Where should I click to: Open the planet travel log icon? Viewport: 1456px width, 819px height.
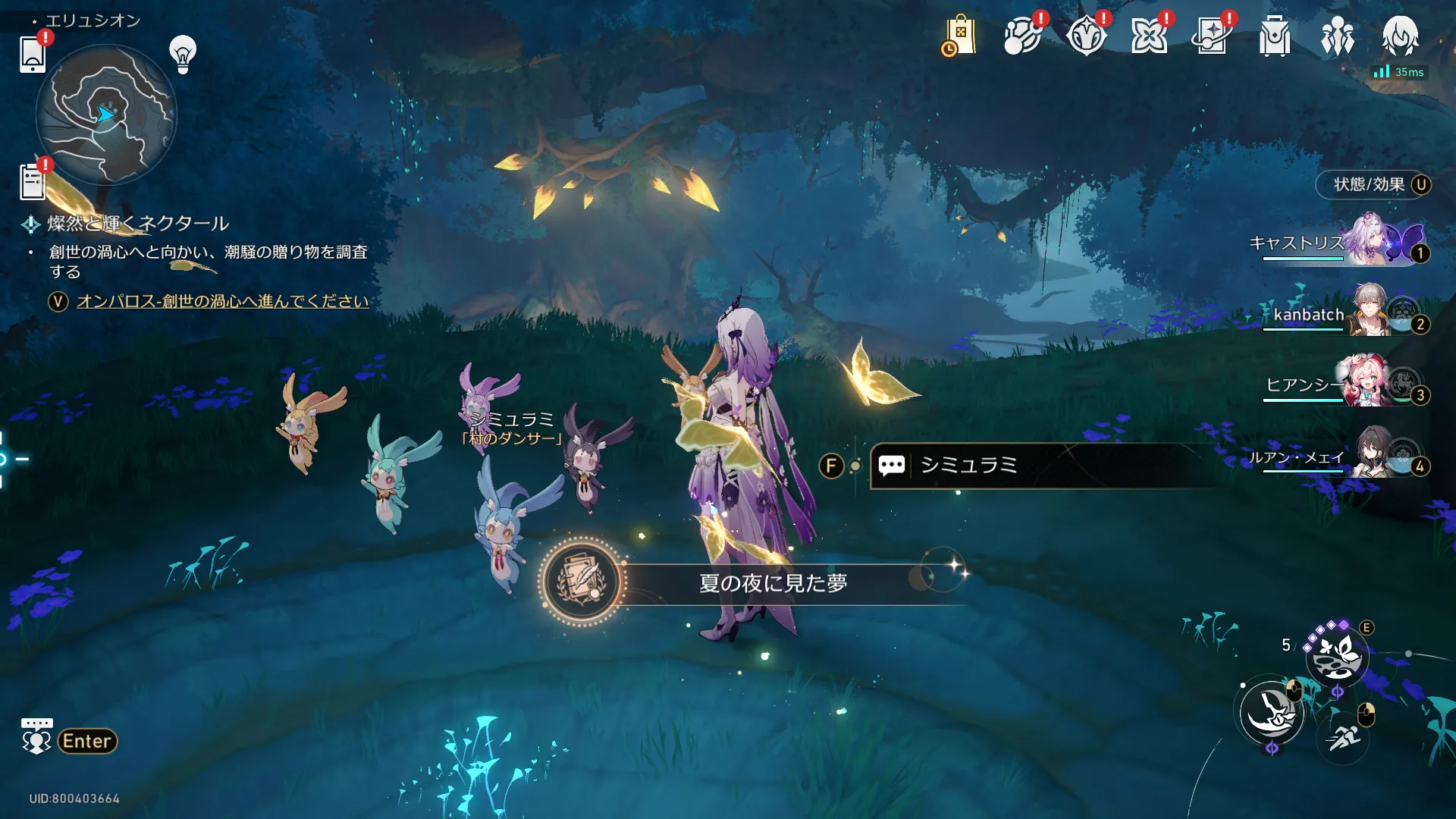tap(1022, 36)
